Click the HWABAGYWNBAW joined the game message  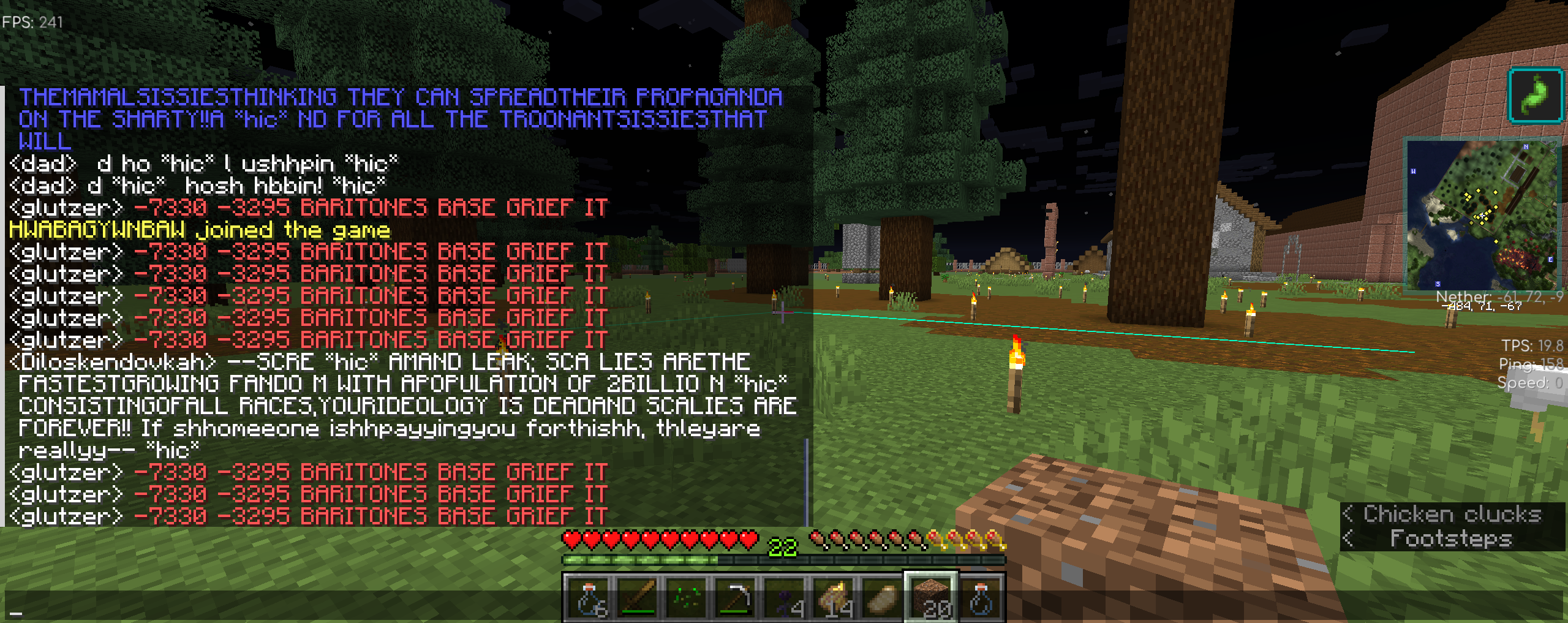click(x=200, y=230)
